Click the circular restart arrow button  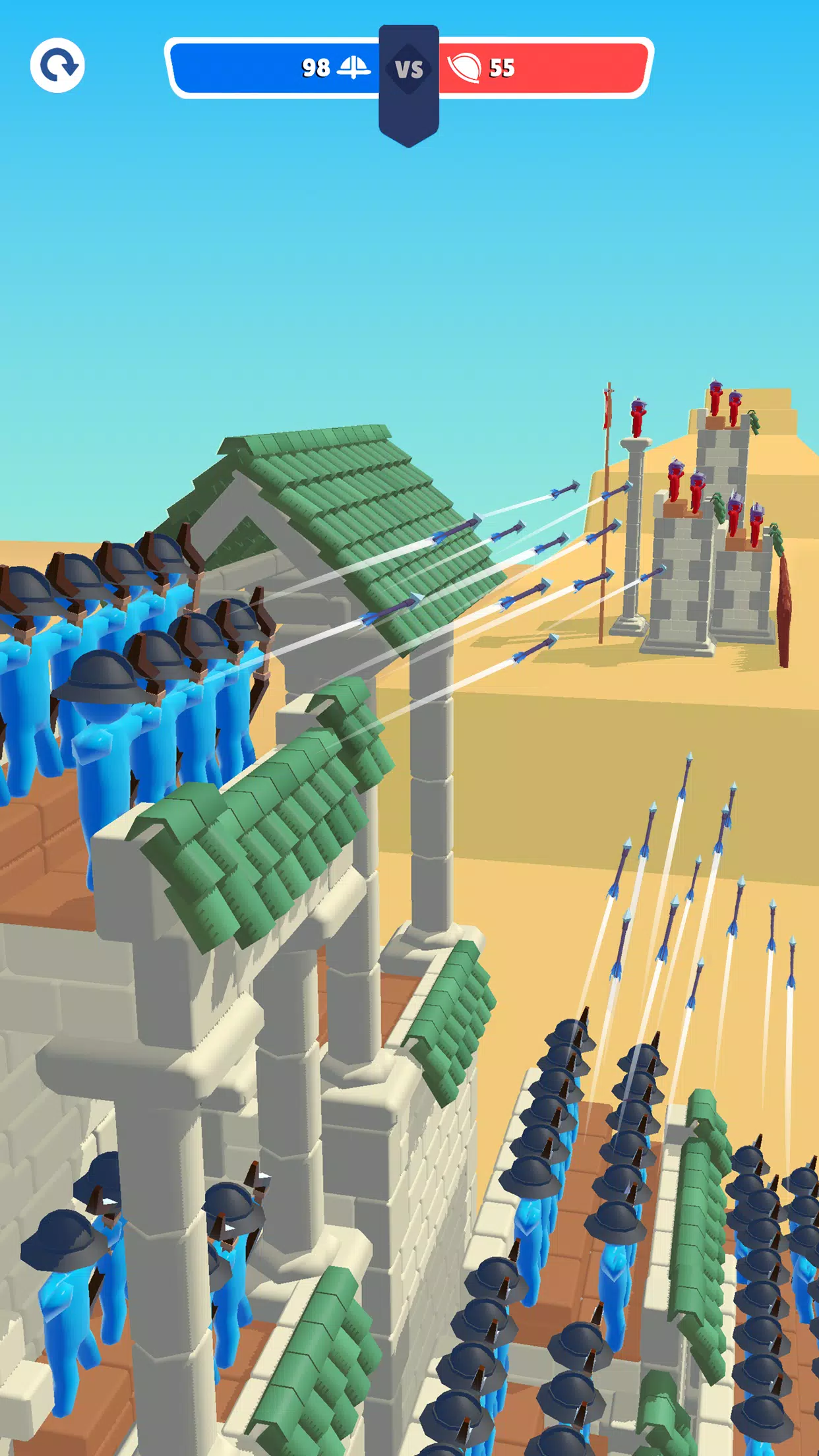[x=57, y=65]
